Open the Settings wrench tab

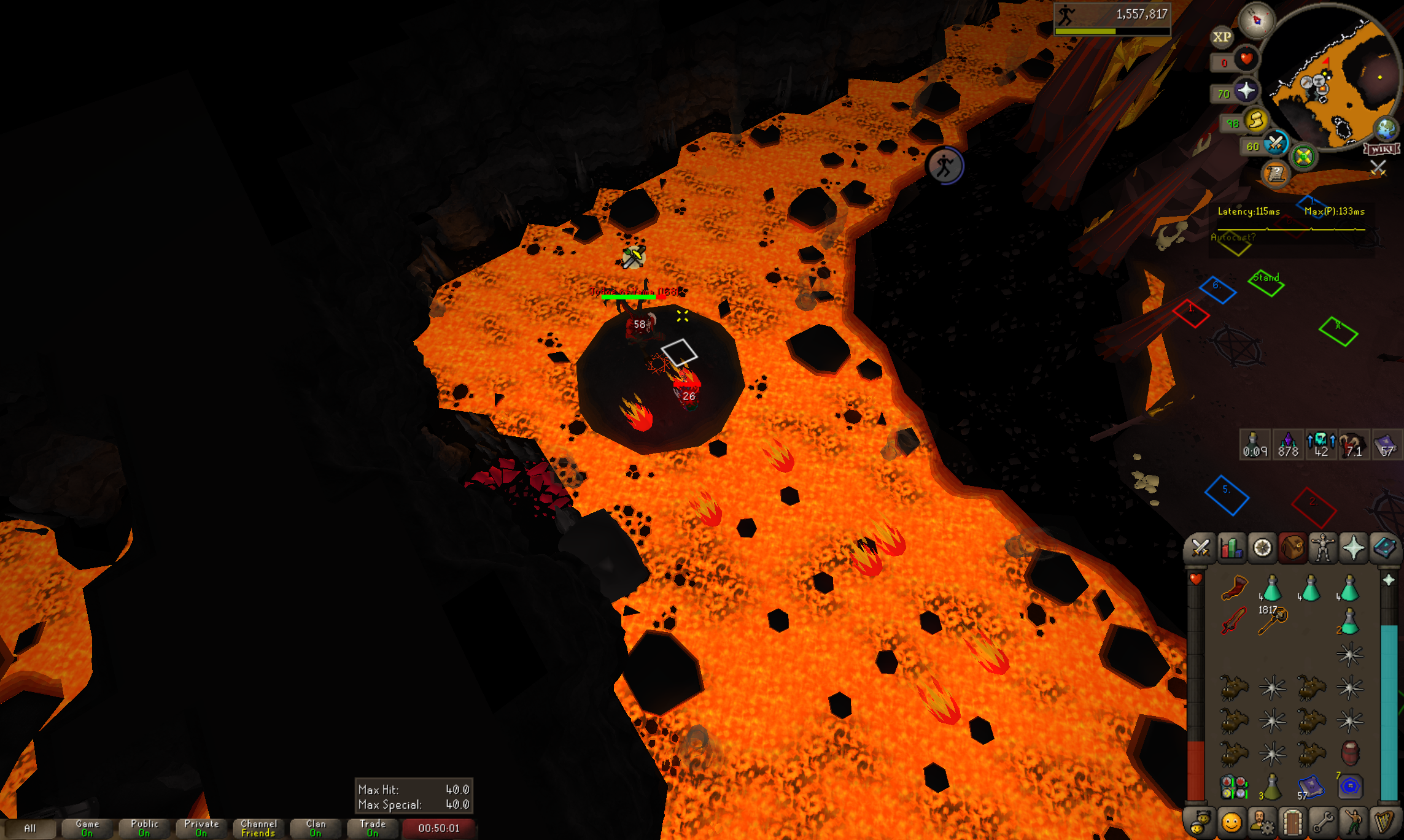click(1323, 823)
